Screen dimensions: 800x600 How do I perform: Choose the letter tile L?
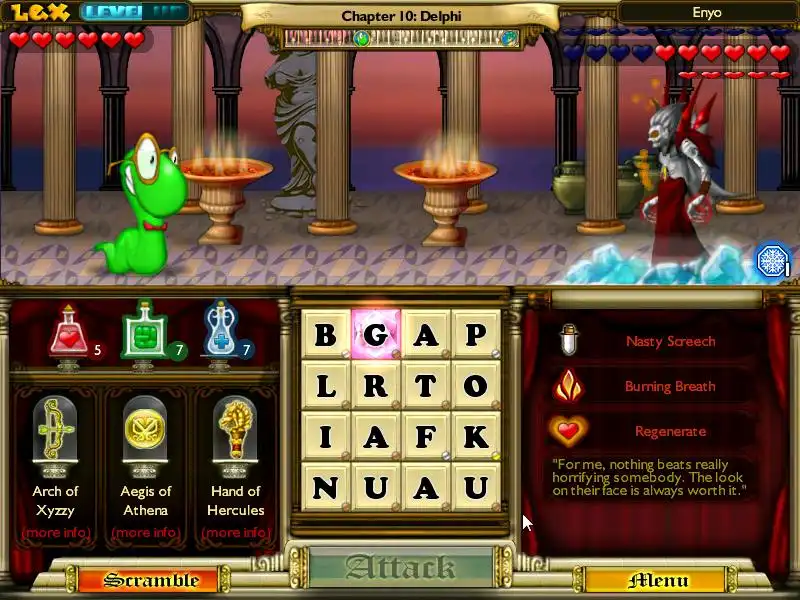[326, 386]
